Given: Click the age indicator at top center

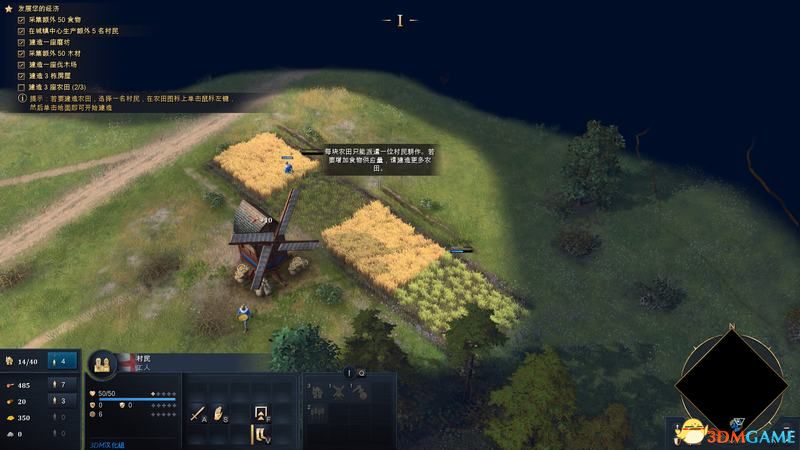Looking at the screenshot, I should tap(400, 19).
